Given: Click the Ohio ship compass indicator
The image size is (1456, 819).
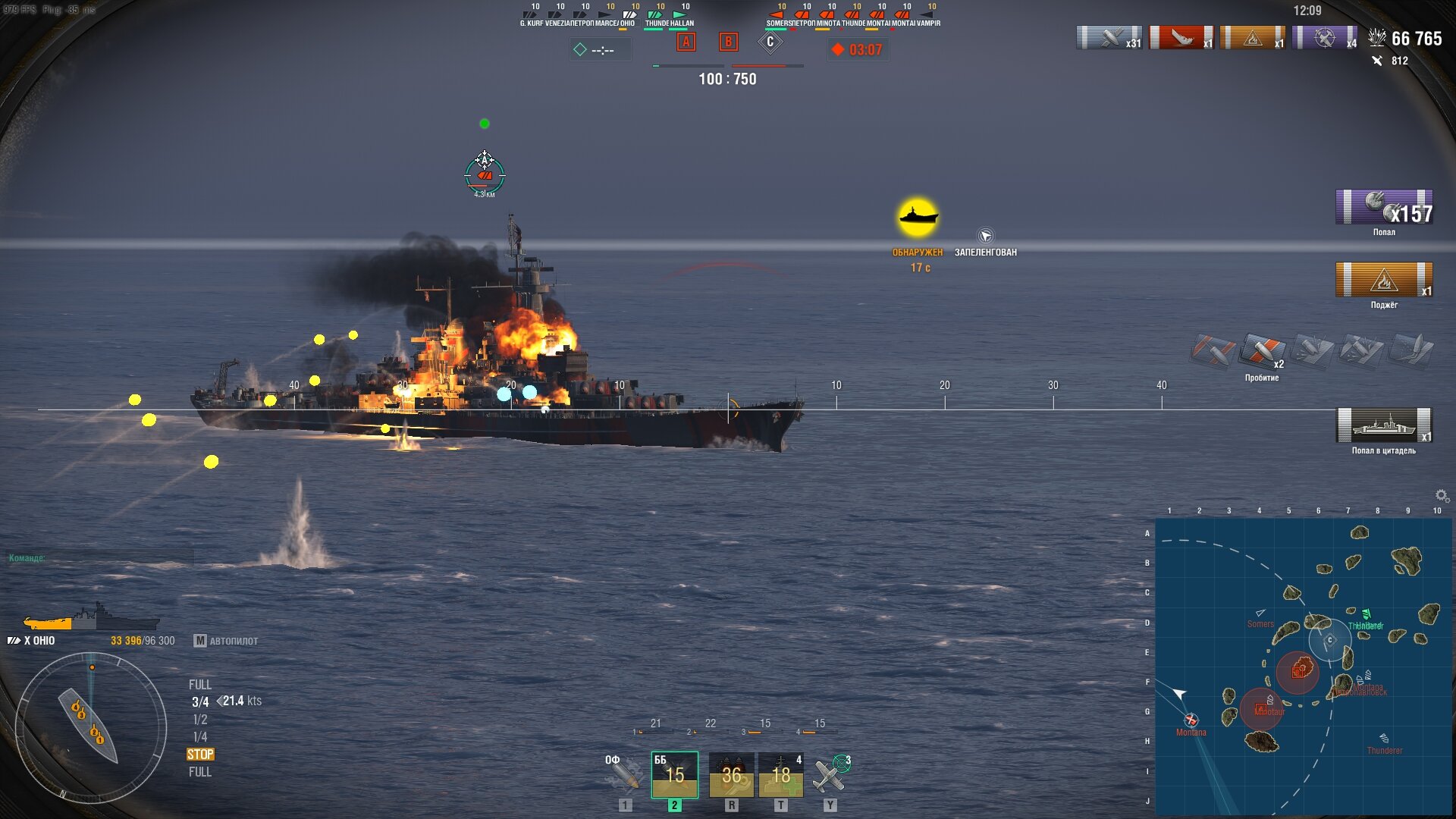Looking at the screenshot, I should click(91, 728).
